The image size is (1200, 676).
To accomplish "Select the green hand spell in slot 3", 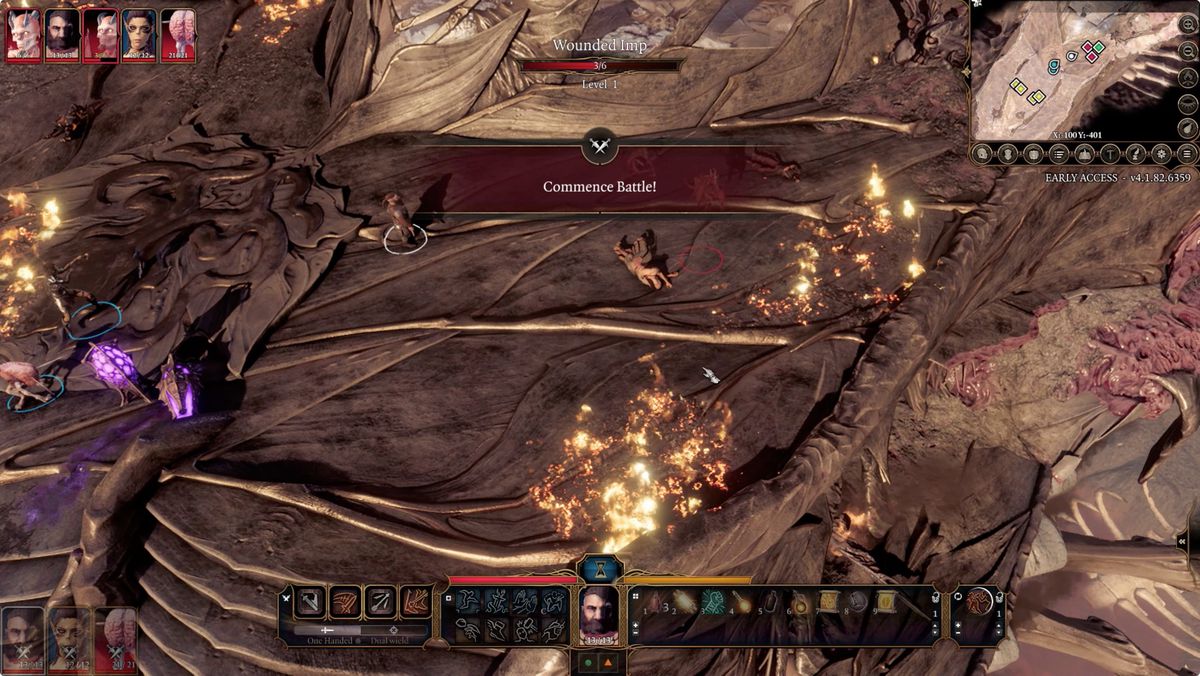I will [x=711, y=602].
